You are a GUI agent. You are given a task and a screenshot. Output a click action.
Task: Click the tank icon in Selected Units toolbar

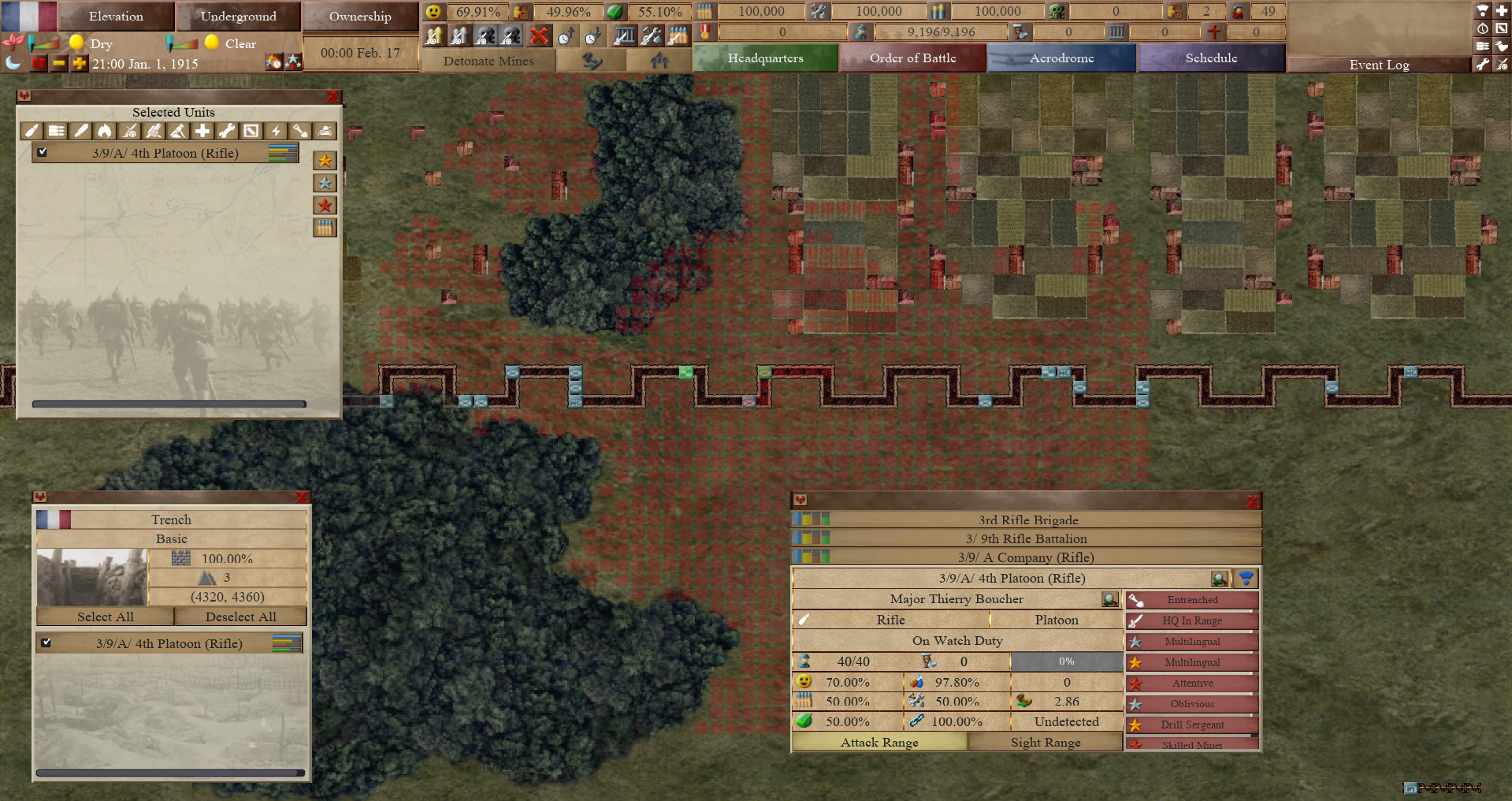tap(325, 131)
